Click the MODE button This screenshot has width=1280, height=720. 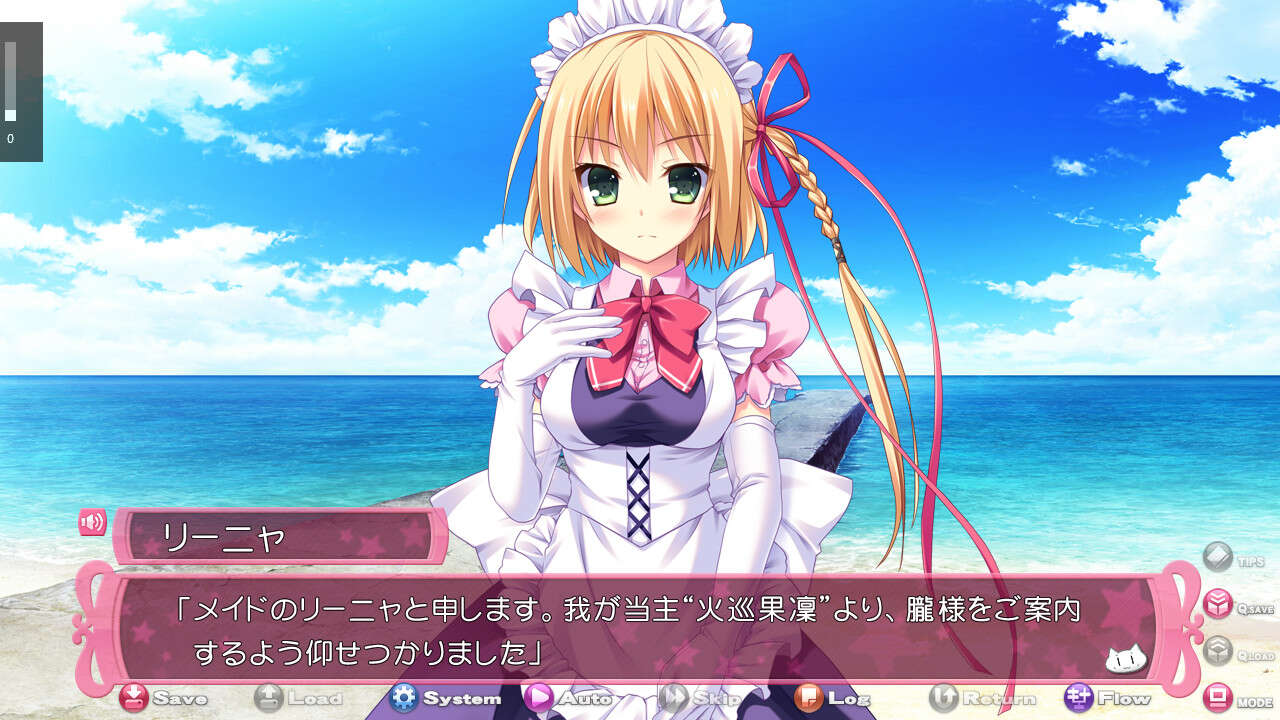(1219, 697)
